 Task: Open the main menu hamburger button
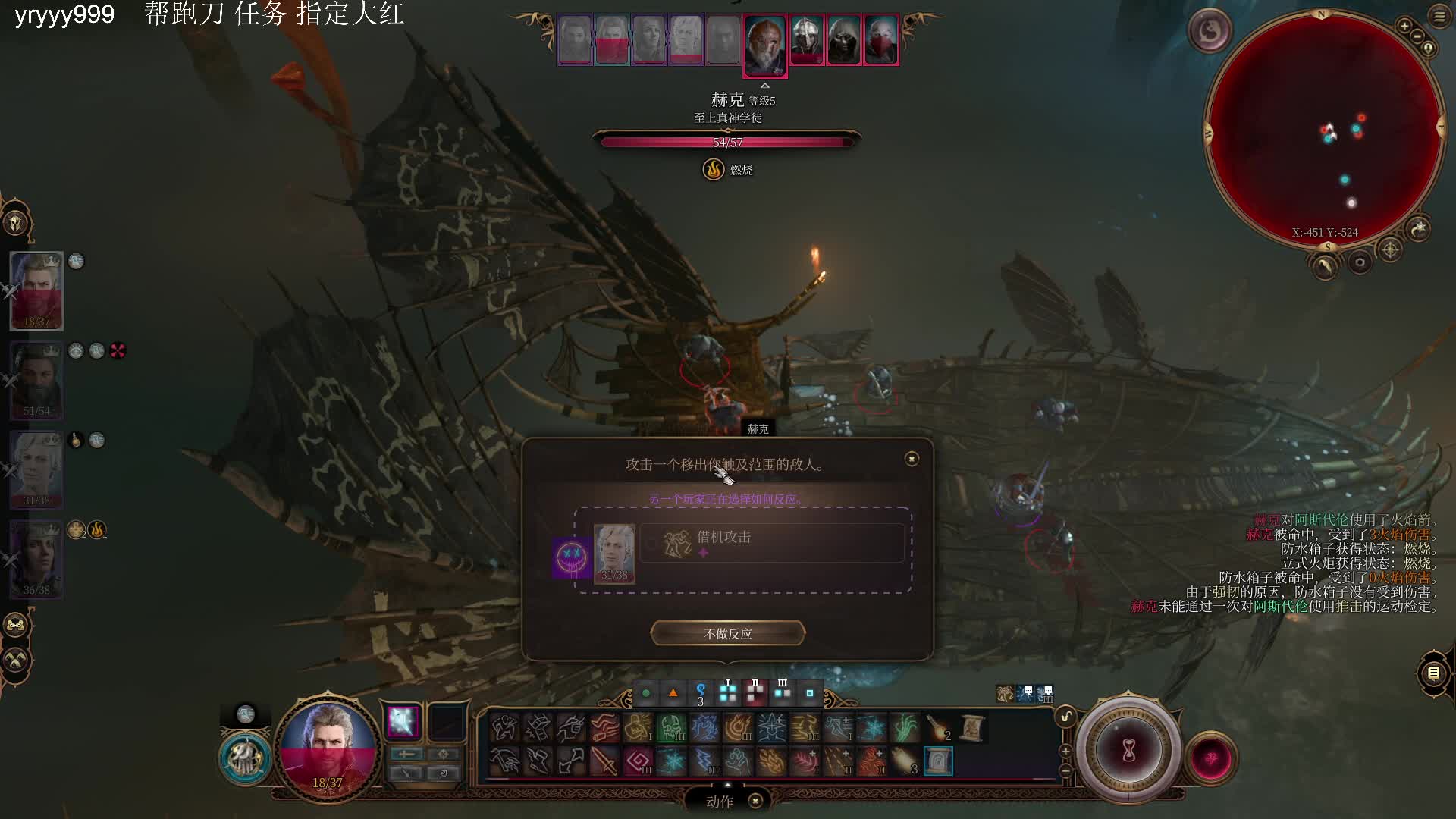point(1439,16)
